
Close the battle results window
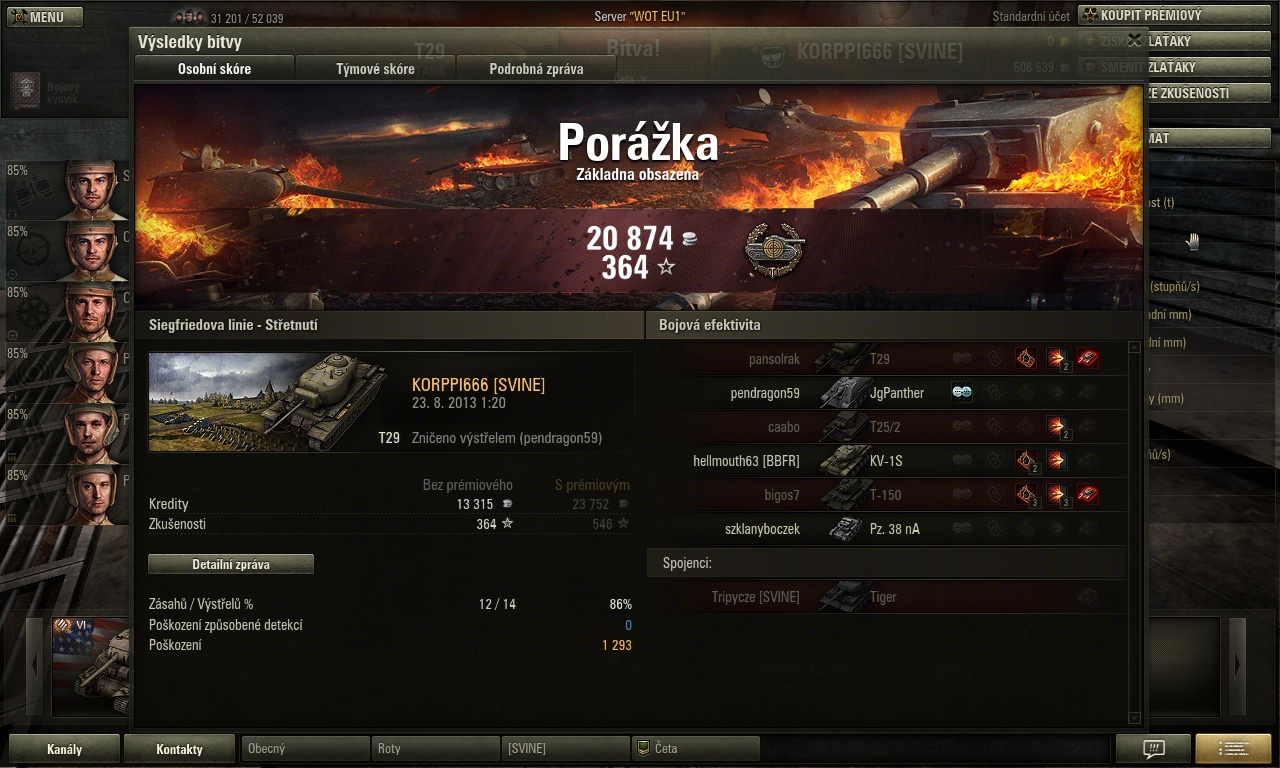pos(1134,40)
